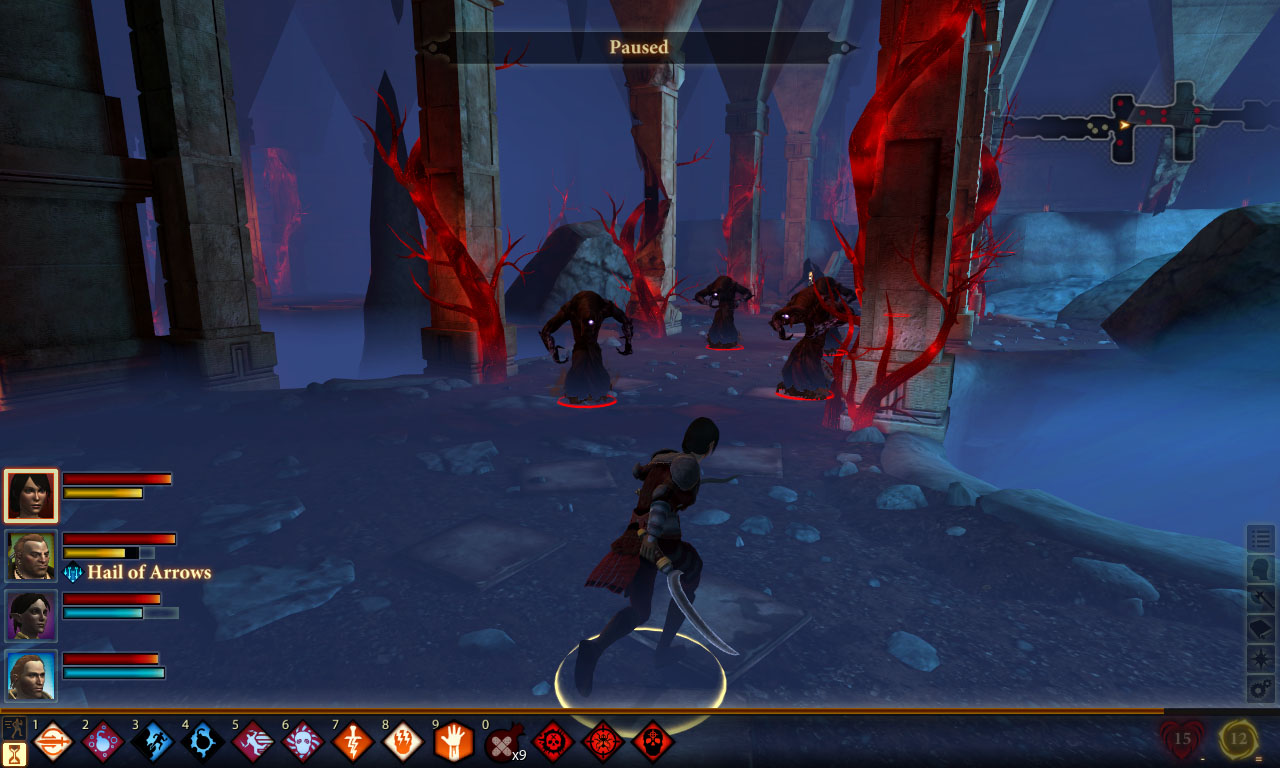Activate the running figure ability in slot 3

(x=153, y=742)
